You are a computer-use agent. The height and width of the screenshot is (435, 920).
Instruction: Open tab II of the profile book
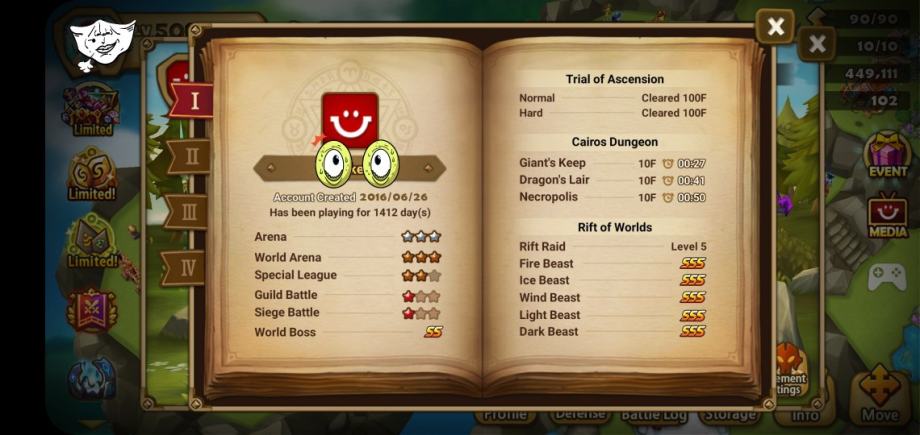tap(190, 156)
